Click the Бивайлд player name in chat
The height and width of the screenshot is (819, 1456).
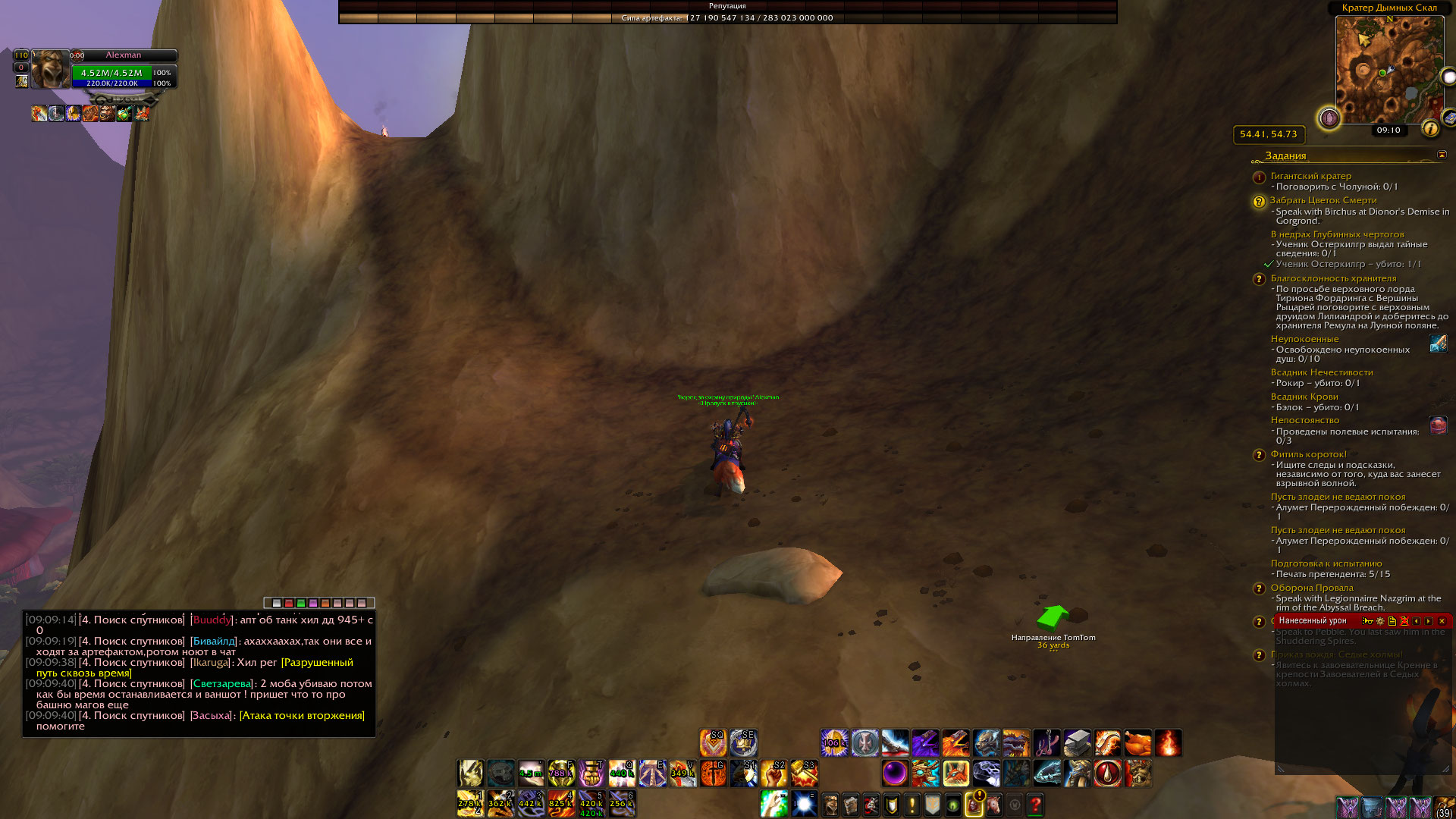click(x=214, y=642)
